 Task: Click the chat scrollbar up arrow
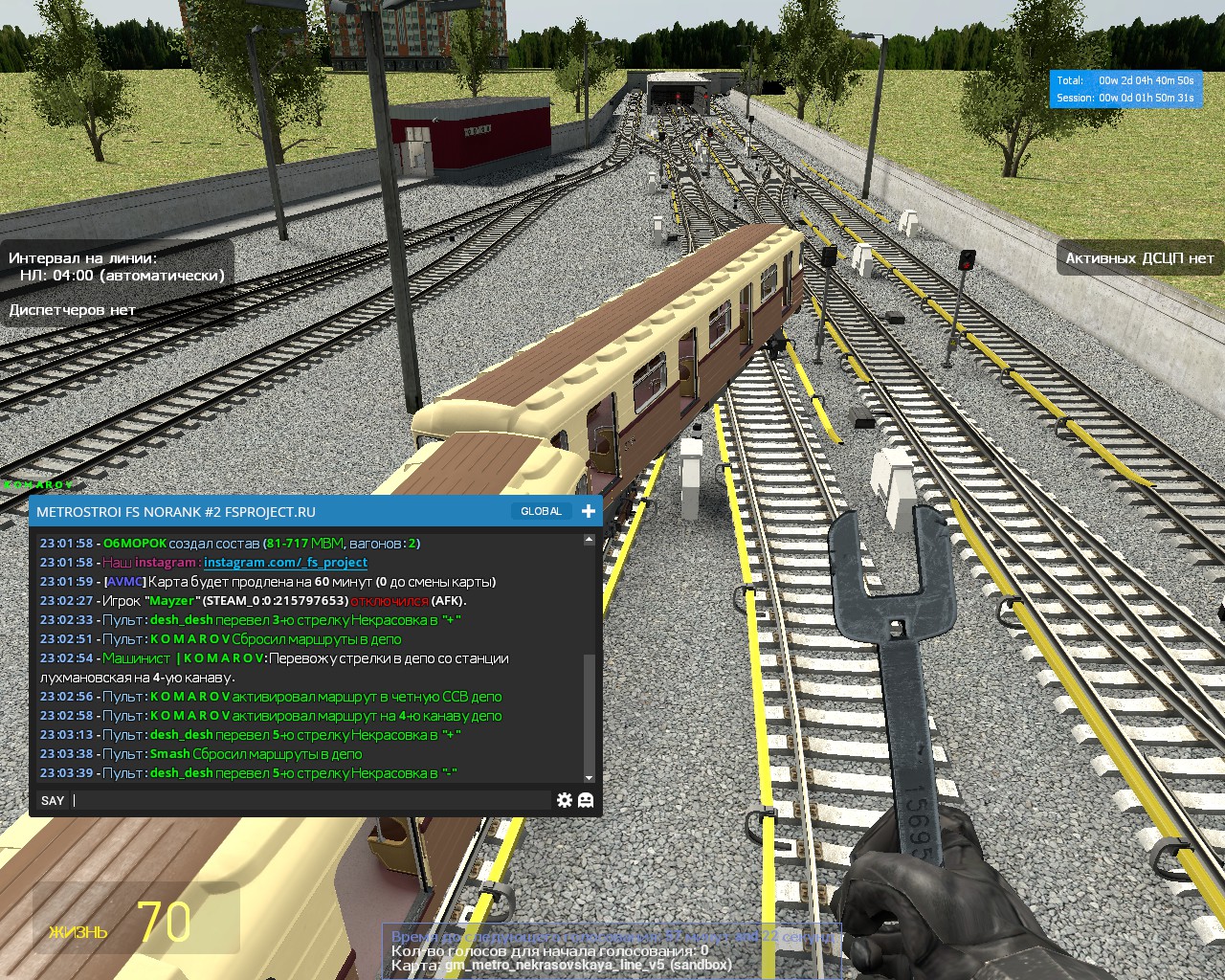589,541
